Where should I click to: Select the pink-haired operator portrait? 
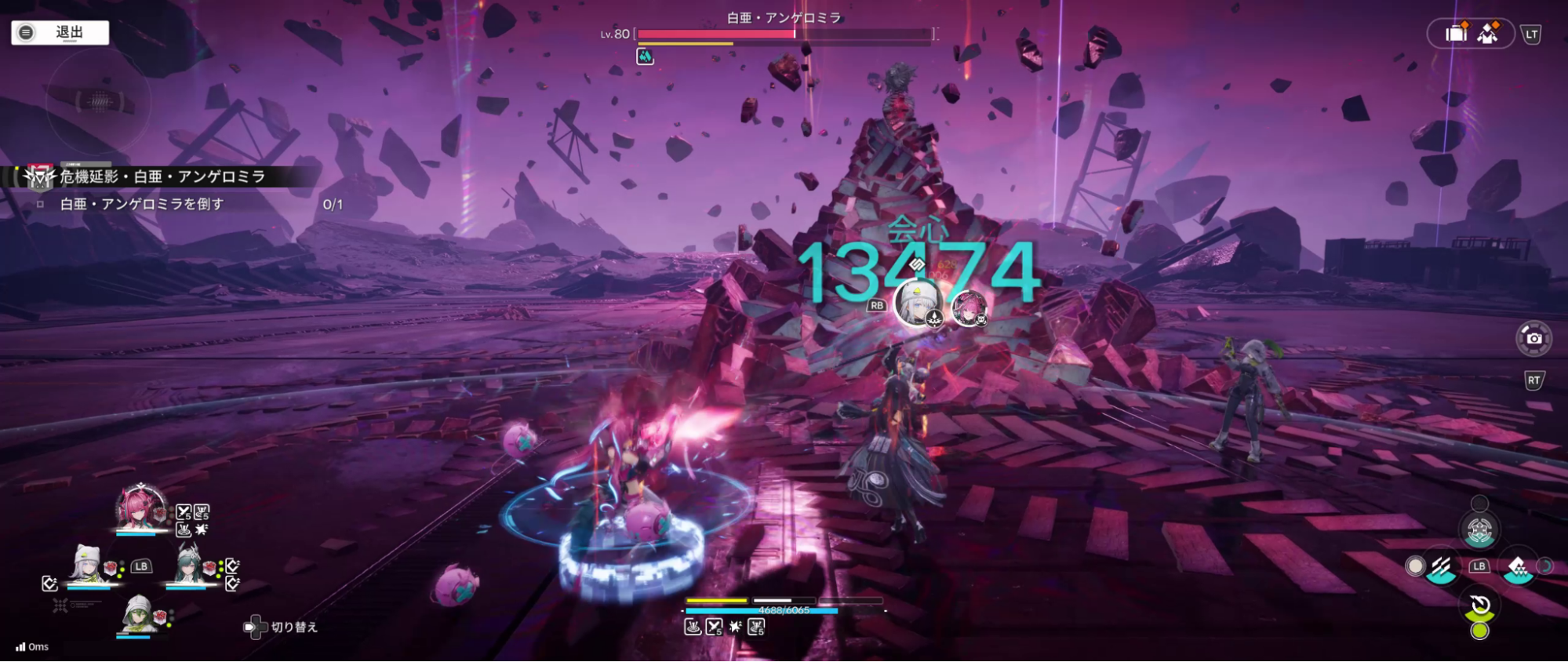(x=140, y=507)
